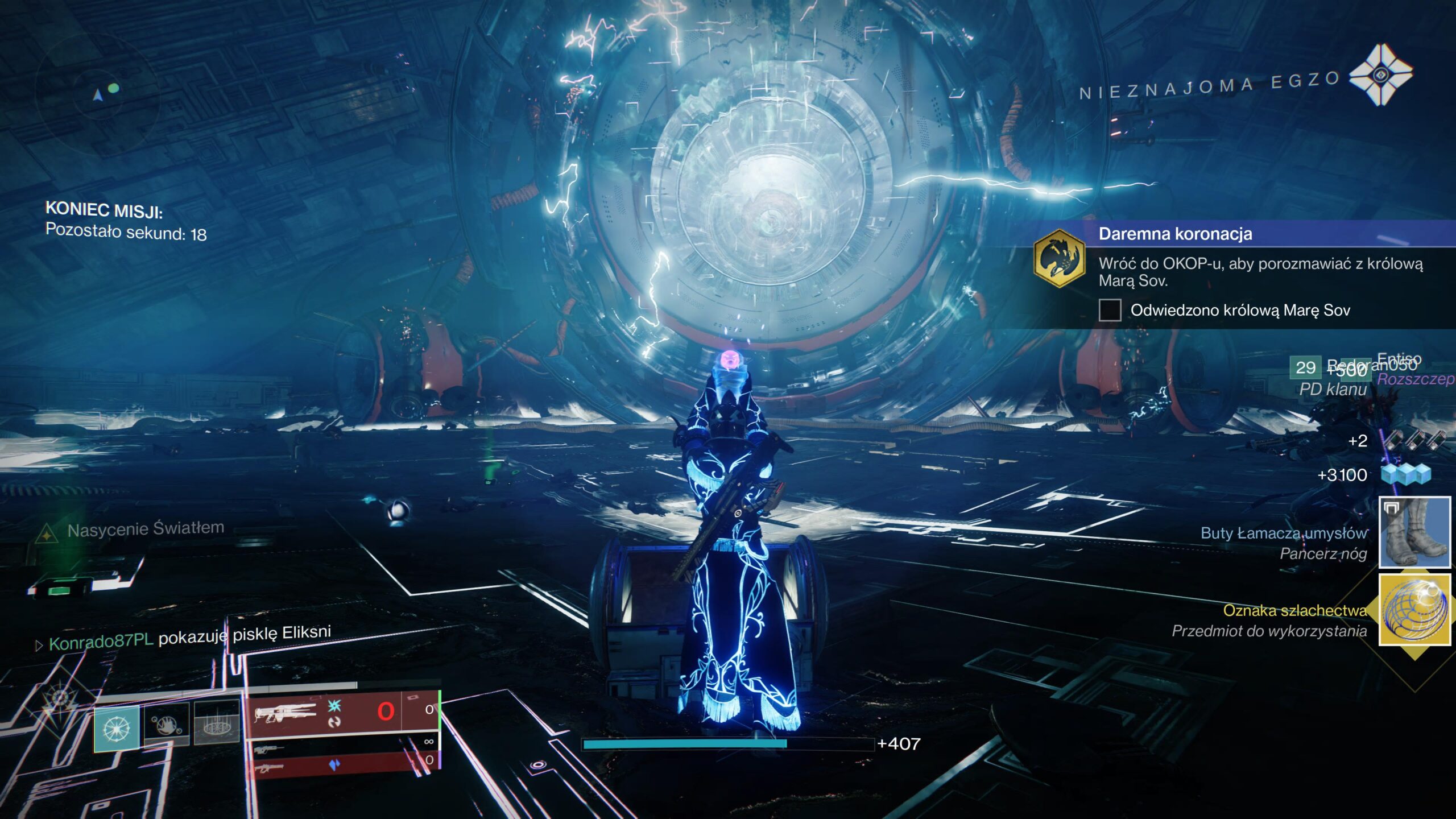The image size is (1456, 819).
Task: Select the Nasycenie Światłem buff indicator
Action: tap(131, 530)
